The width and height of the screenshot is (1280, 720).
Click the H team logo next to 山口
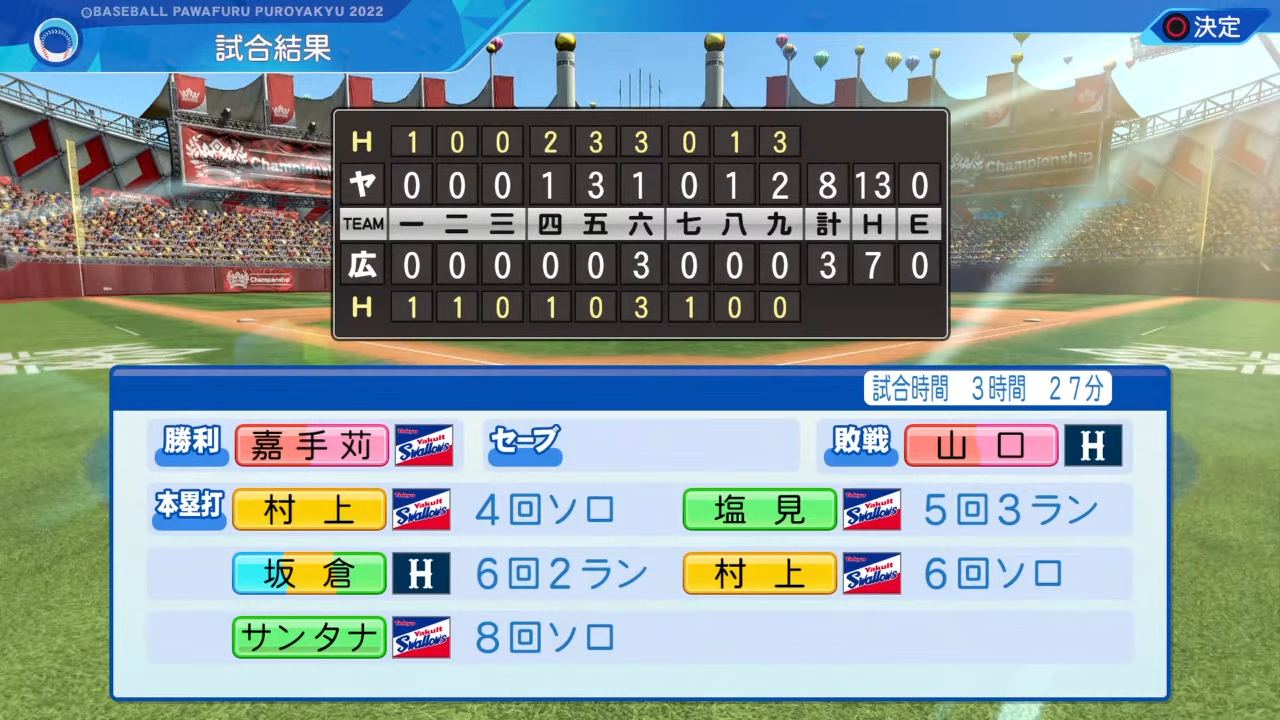coord(1094,445)
